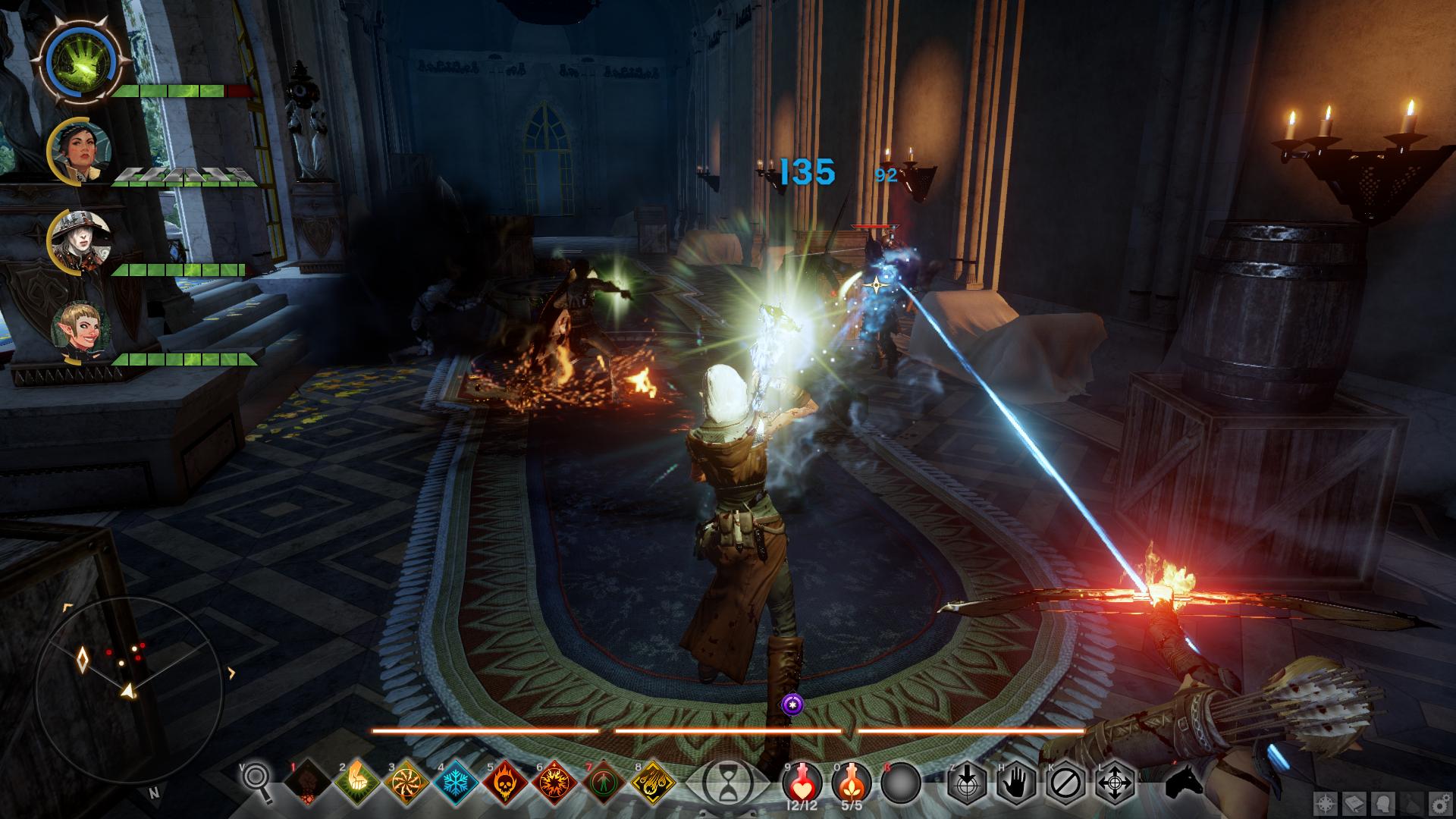
Task: Cast the blue snowflake ice spell
Action: (457, 781)
